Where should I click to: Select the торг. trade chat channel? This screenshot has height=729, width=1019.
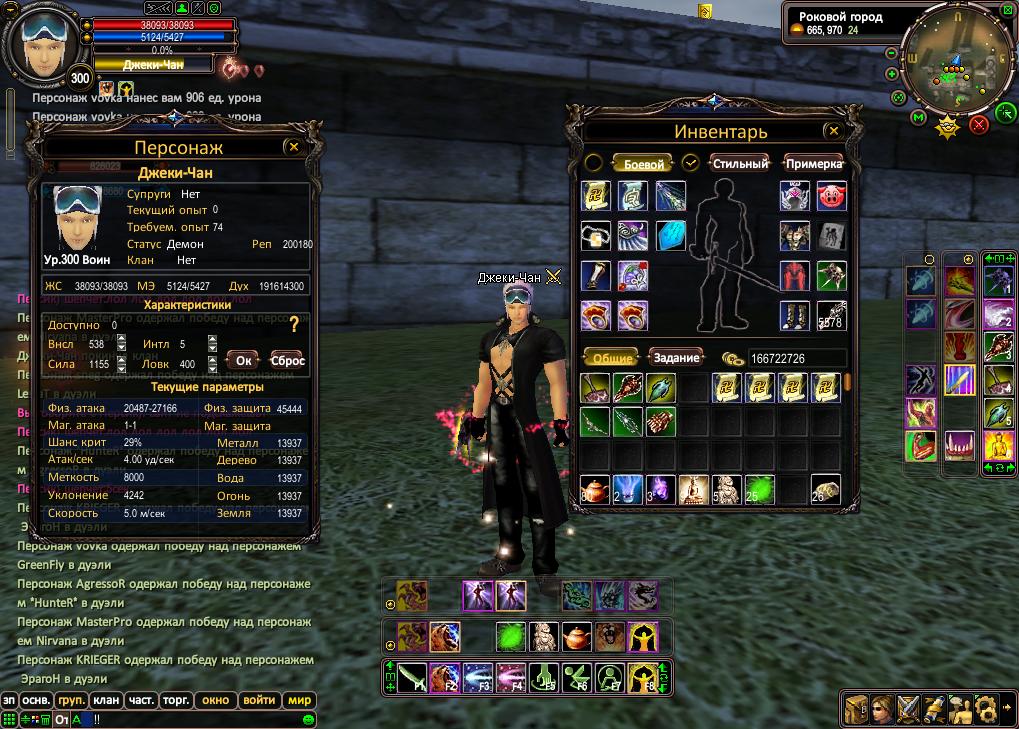click(176, 701)
